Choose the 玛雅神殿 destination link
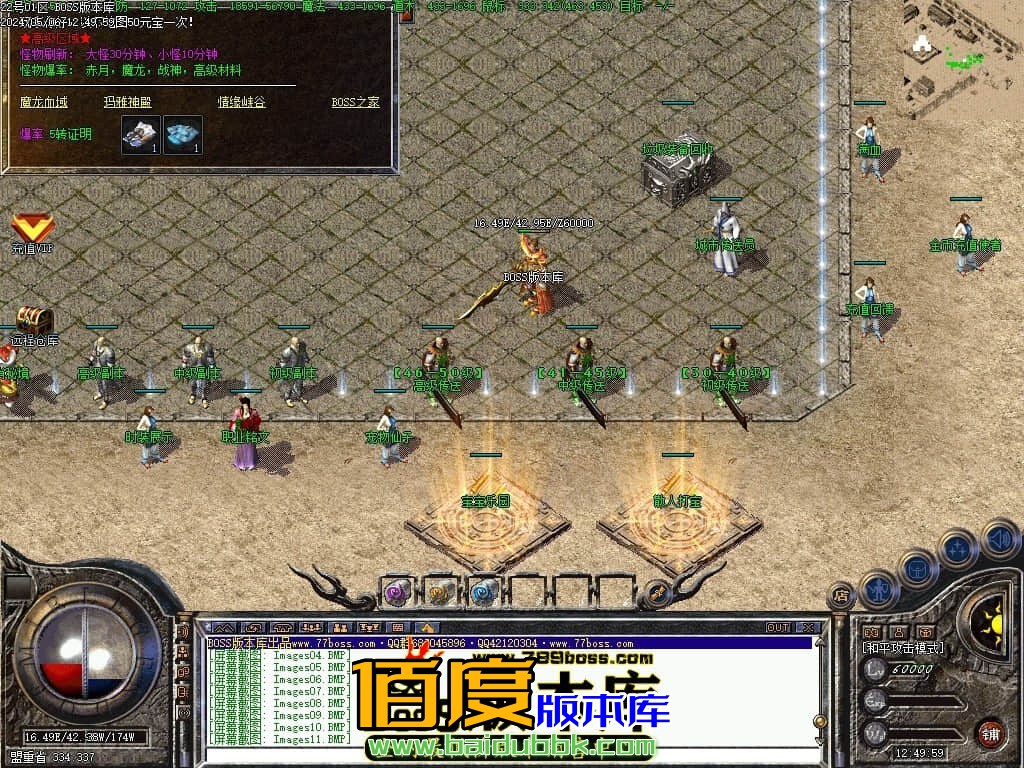The image size is (1024, 768). point(127,102)
